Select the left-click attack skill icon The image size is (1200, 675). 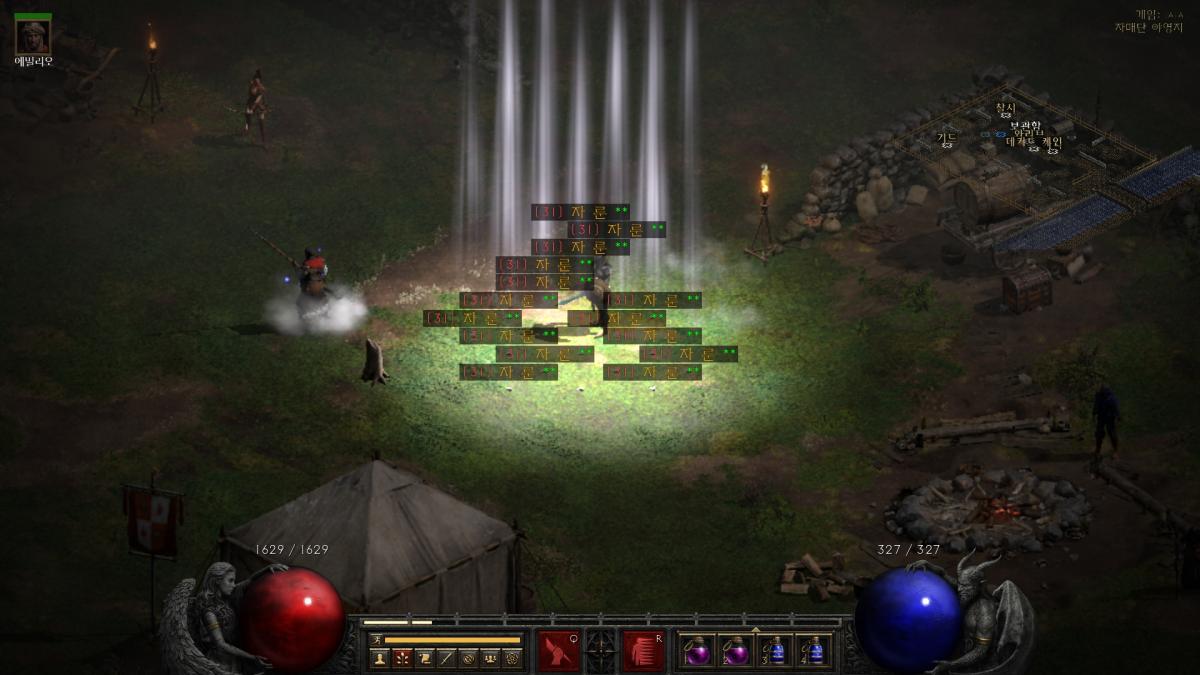point(557,650)
